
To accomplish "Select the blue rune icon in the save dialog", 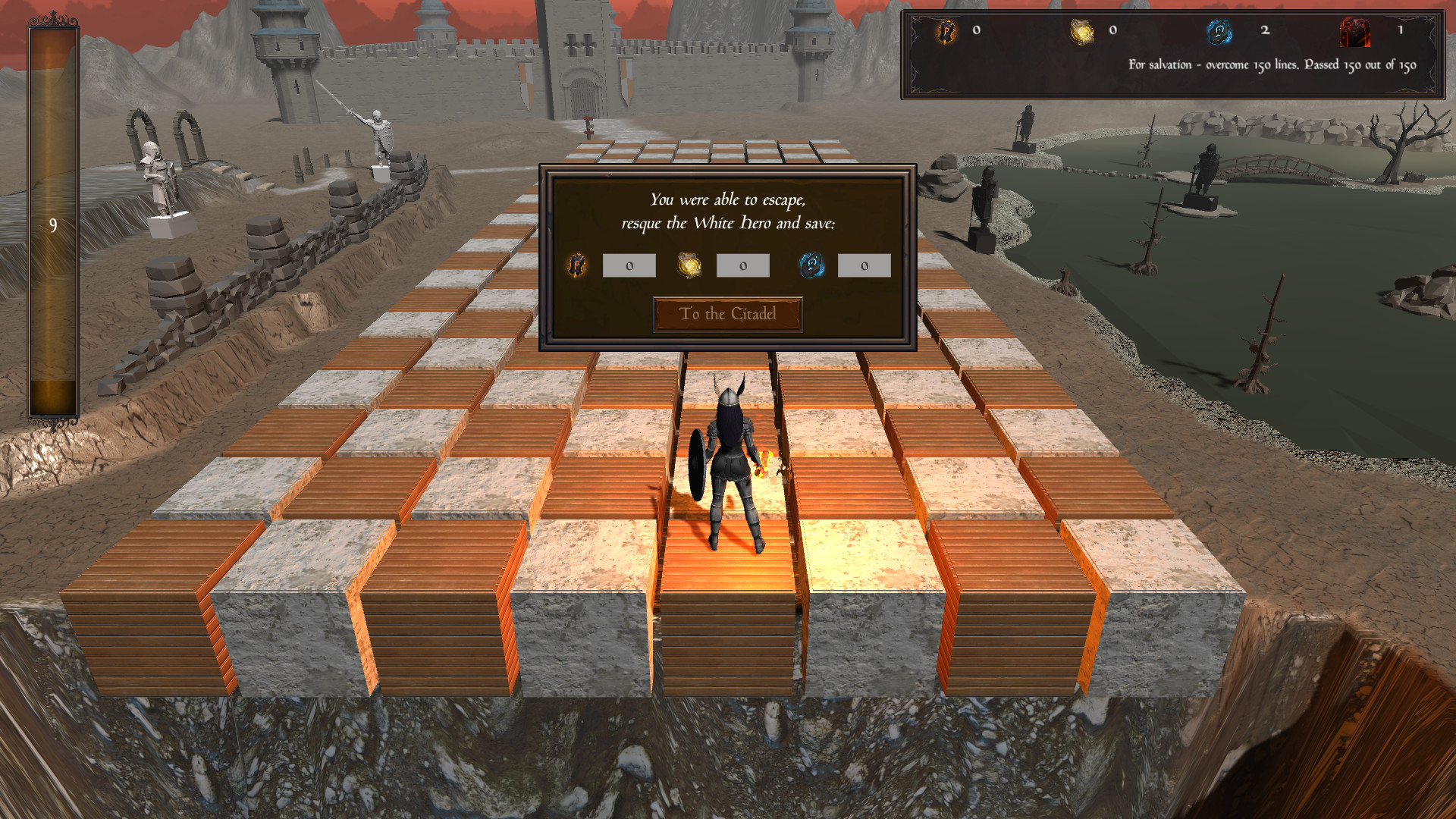I will pyautogui.click(x=811, y=266).
